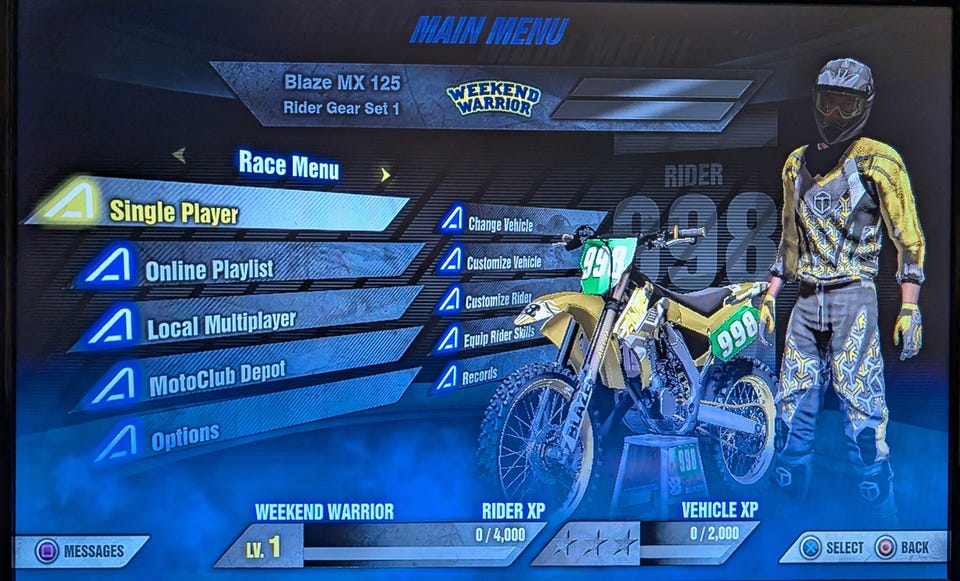Open the Online Playlist entry
The width and height of the screenshot is (960, 581).
(x=209, y=269)
